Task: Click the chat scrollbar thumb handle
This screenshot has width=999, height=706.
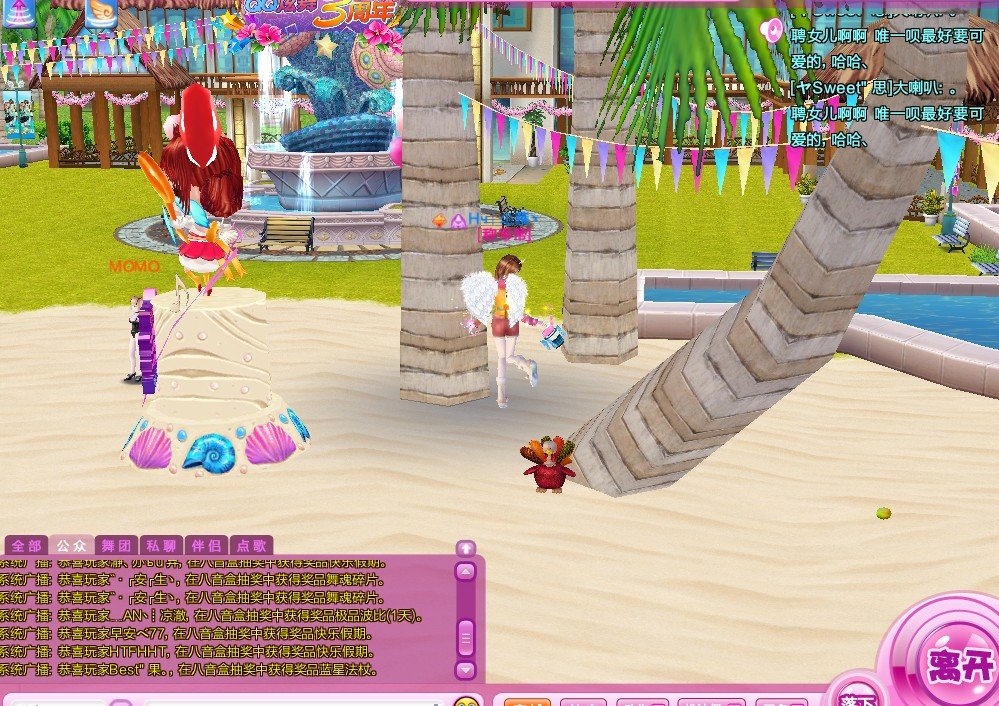Action: 465,636
